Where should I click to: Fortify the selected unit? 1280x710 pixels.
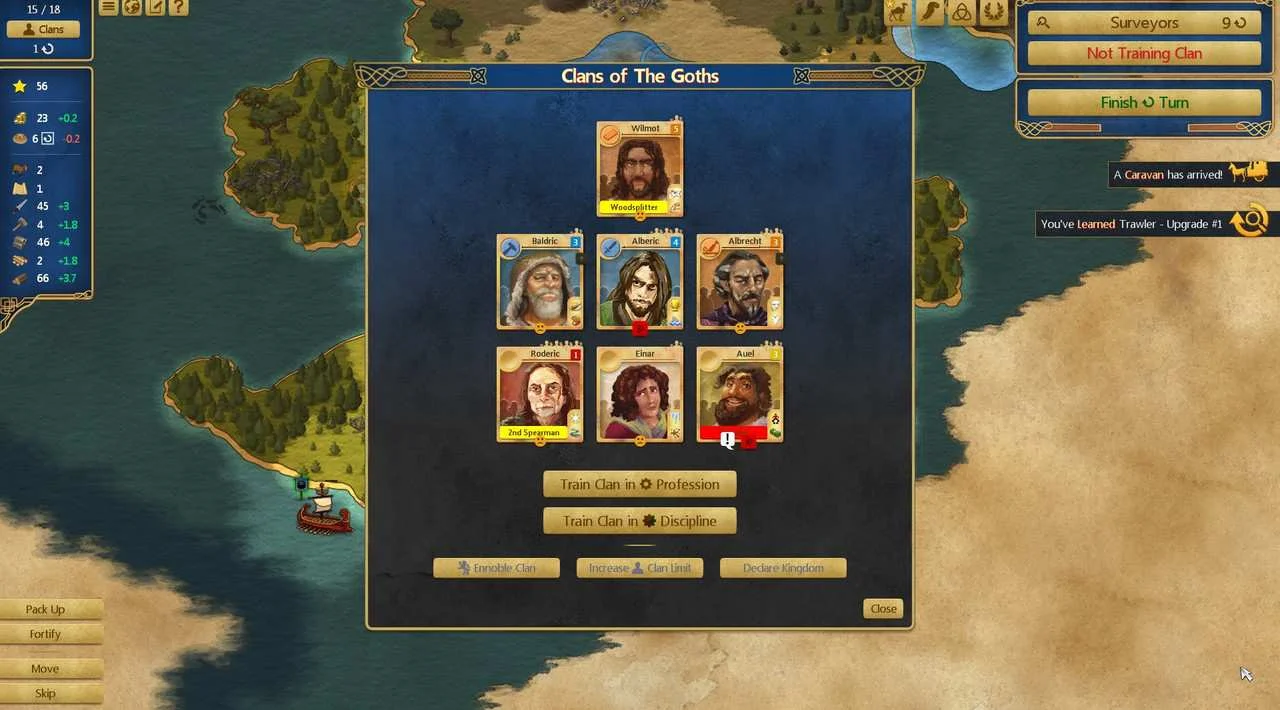[x=45, y=634]
